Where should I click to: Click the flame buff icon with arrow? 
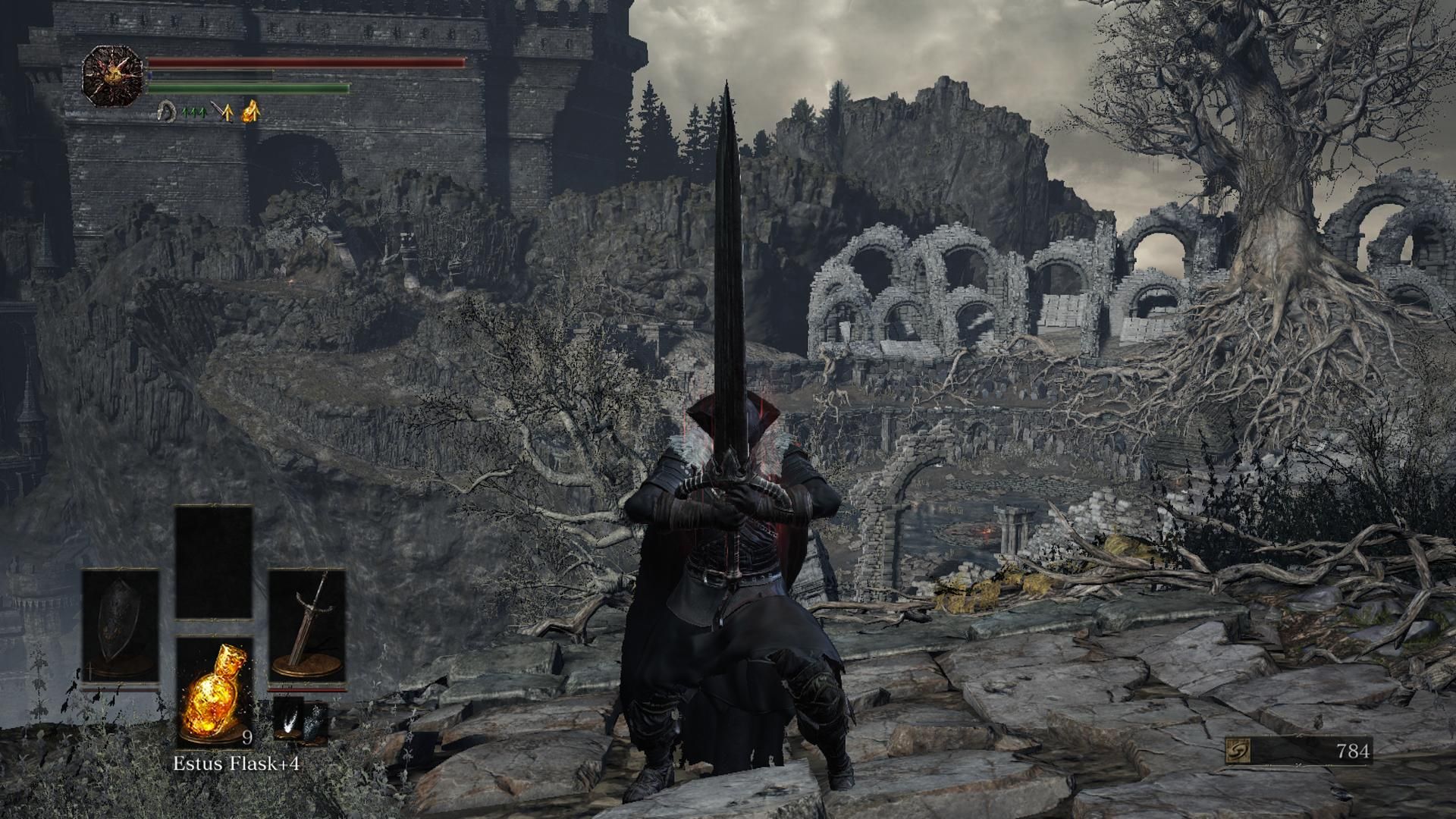[250, 112]
